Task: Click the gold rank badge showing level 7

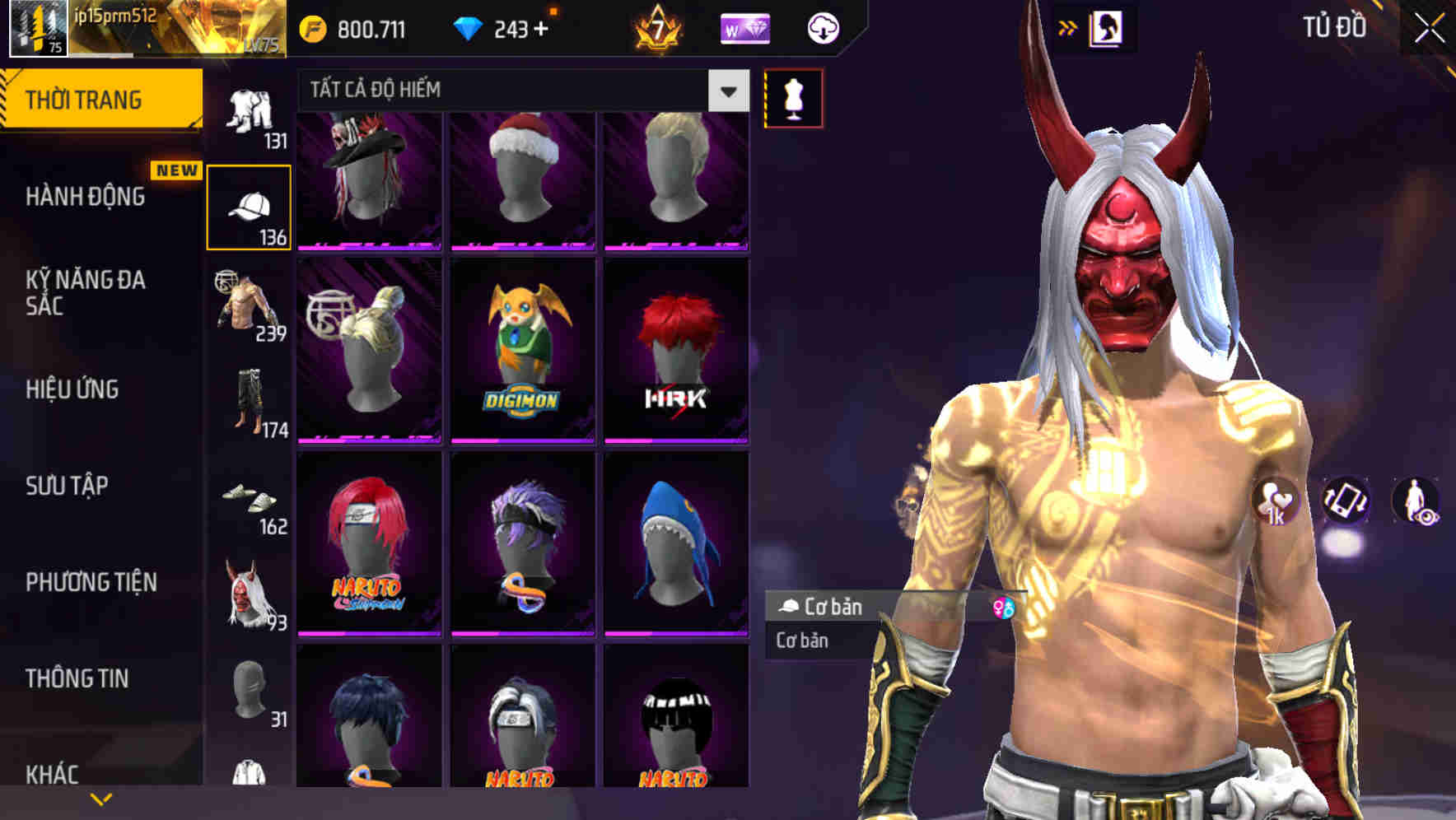Action: click(x=659, y=29)
